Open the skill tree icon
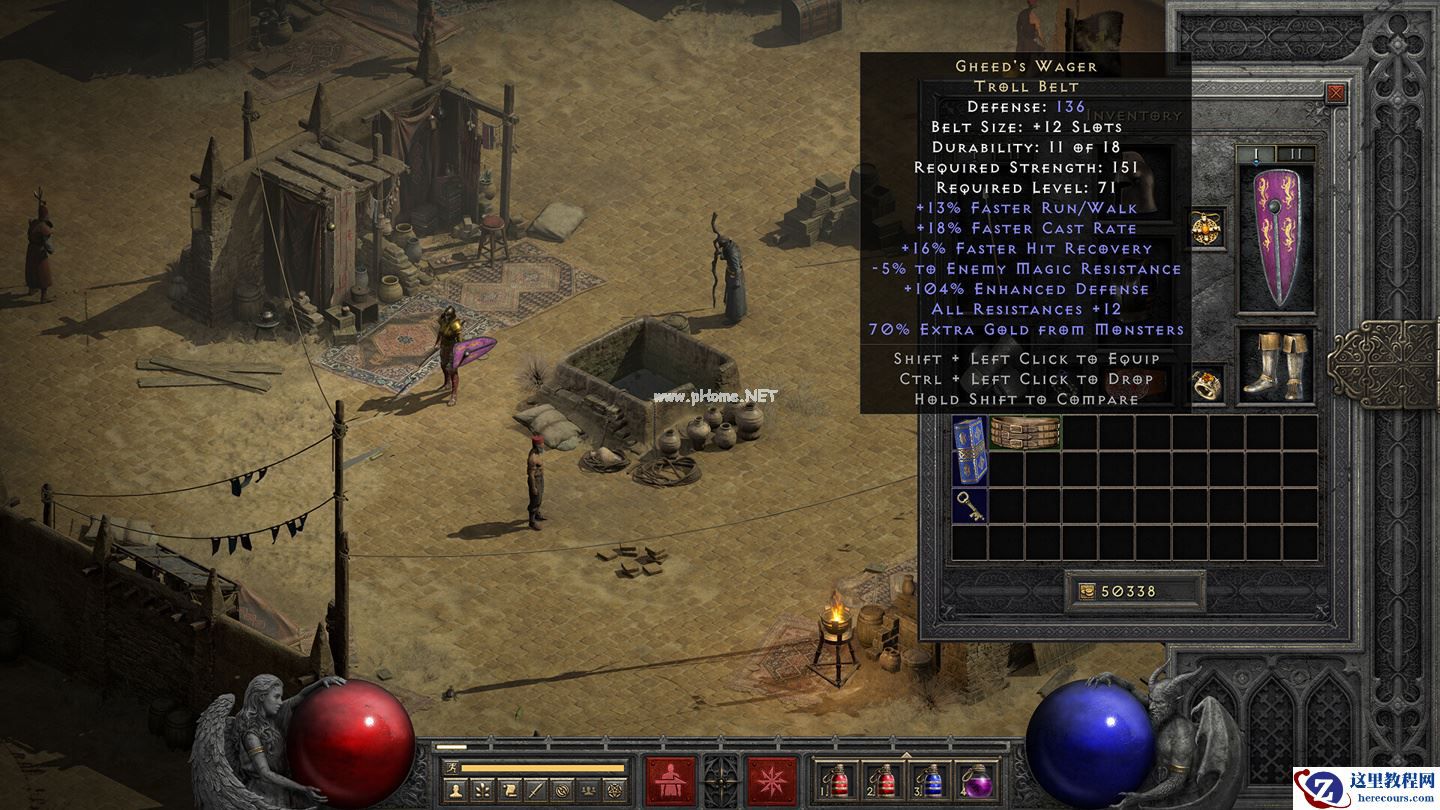This screenshot has width=1440, height=810. coord(481,791)
